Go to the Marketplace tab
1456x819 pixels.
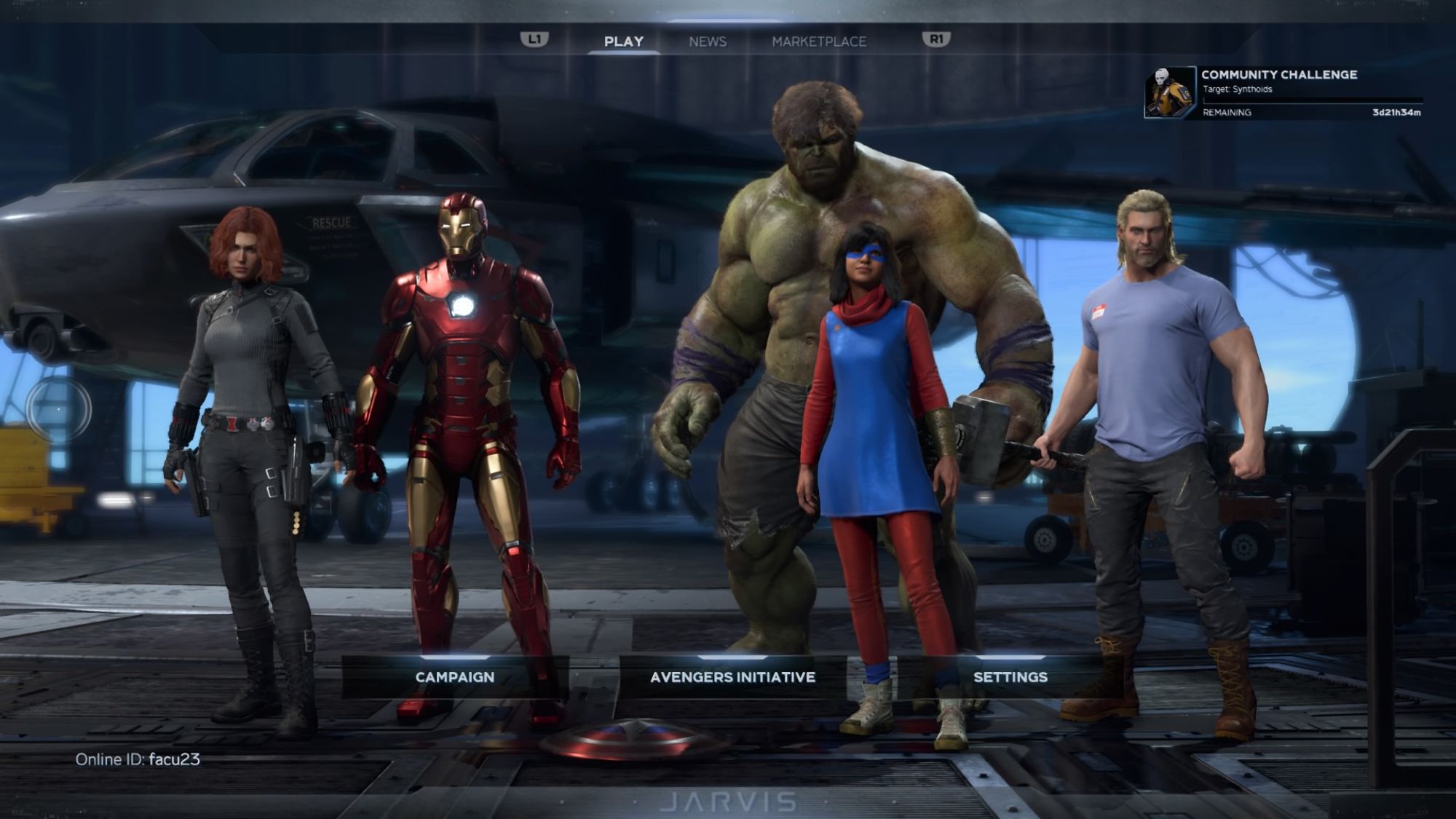(x=819, y=41)
